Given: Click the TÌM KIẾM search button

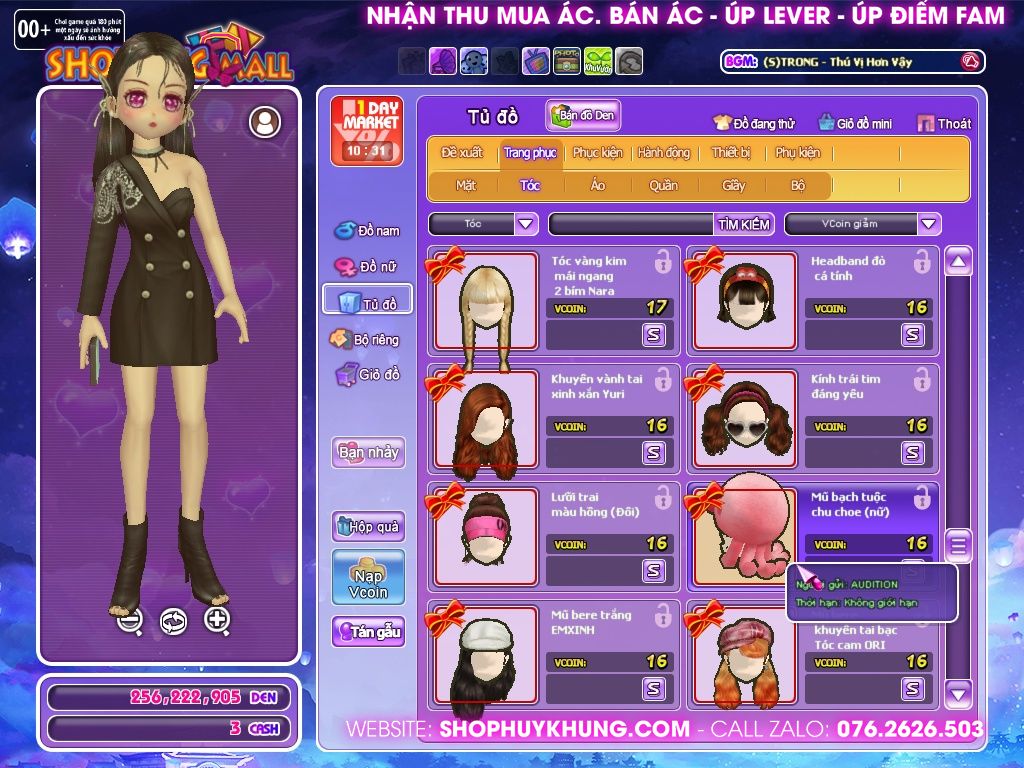Looking at the screenshot, I should [x=744, y=224].
